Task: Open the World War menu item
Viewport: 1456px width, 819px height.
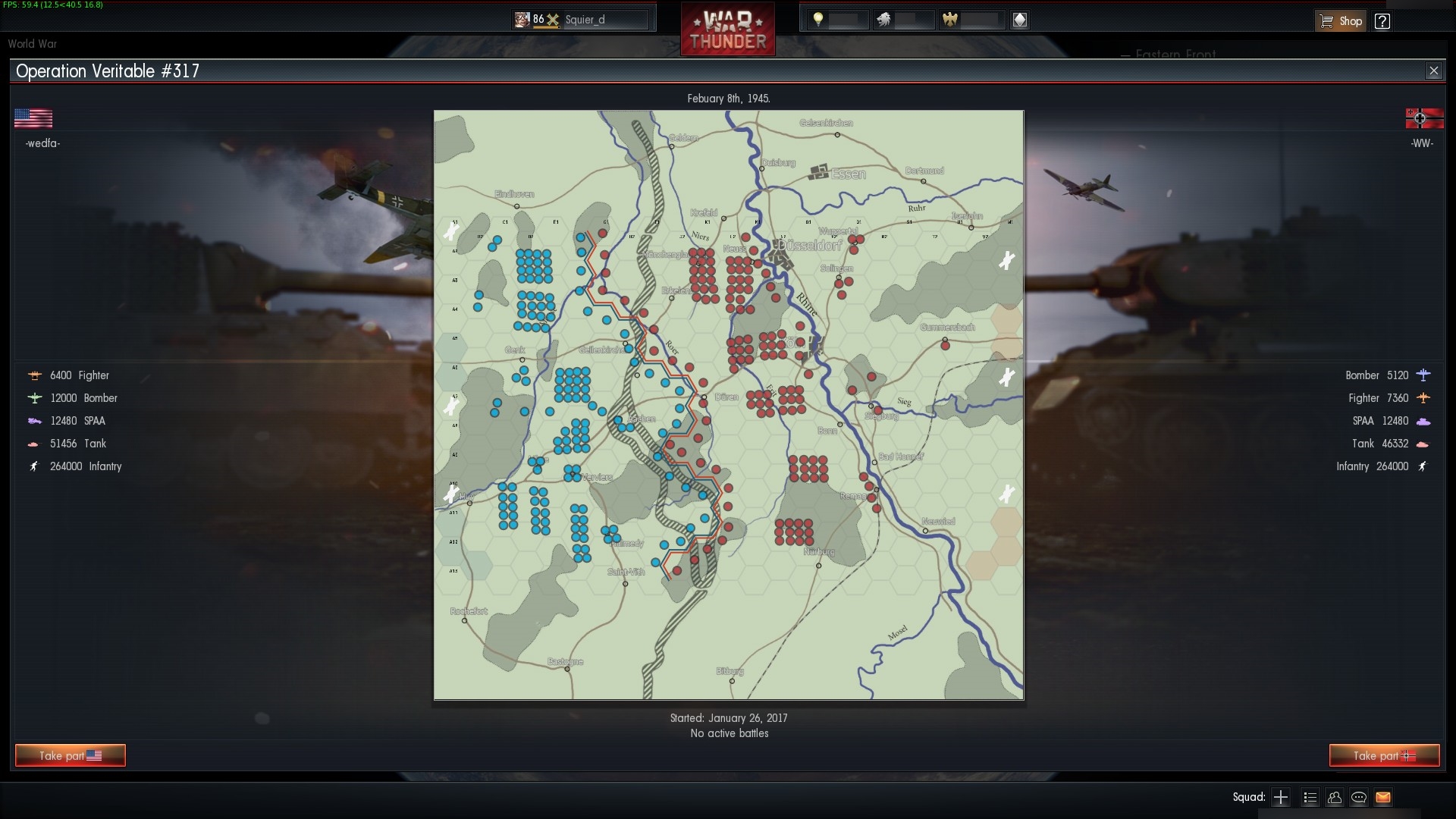Action: [32, 44]
